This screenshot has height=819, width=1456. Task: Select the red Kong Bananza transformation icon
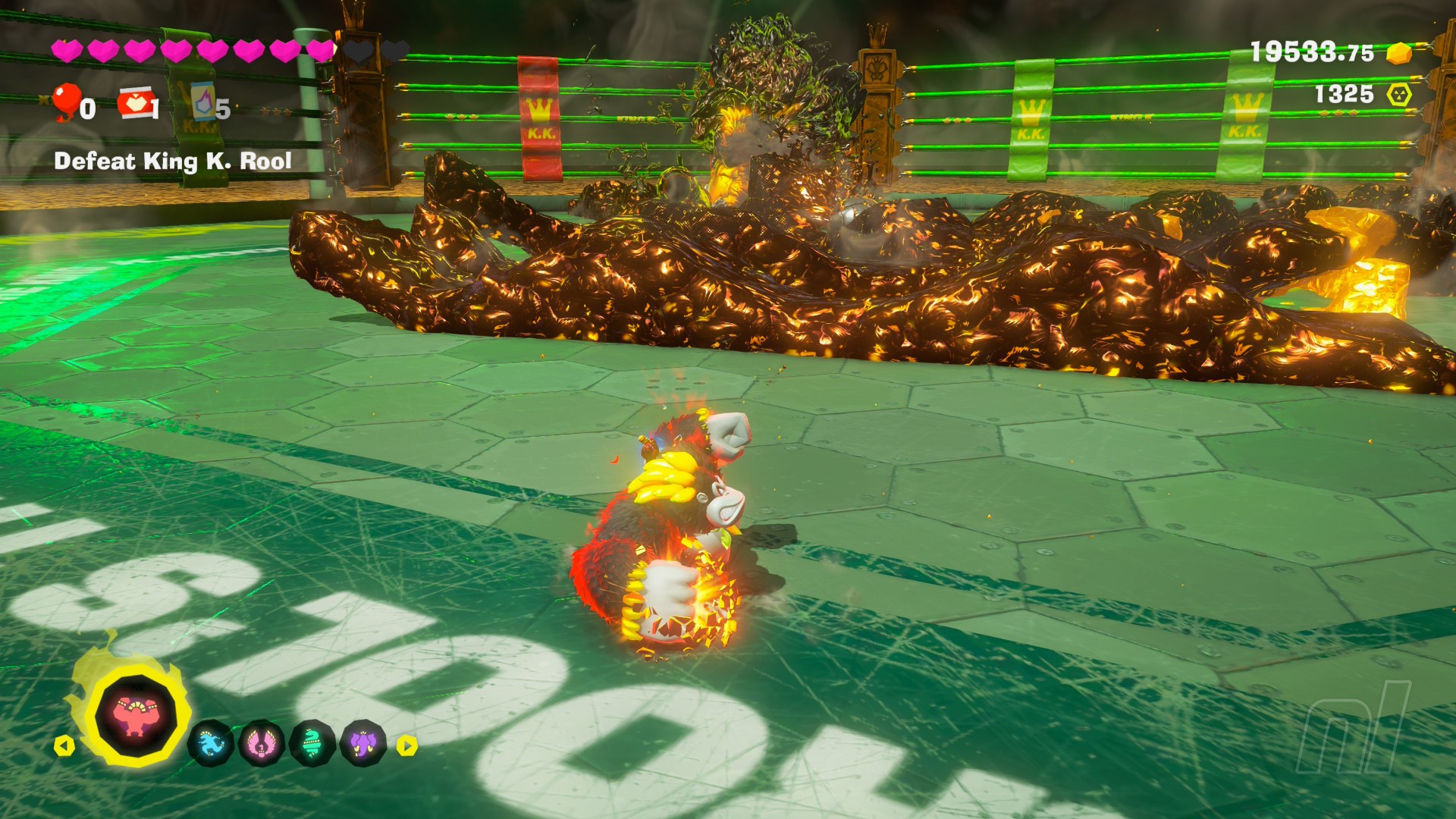[135, 716]
